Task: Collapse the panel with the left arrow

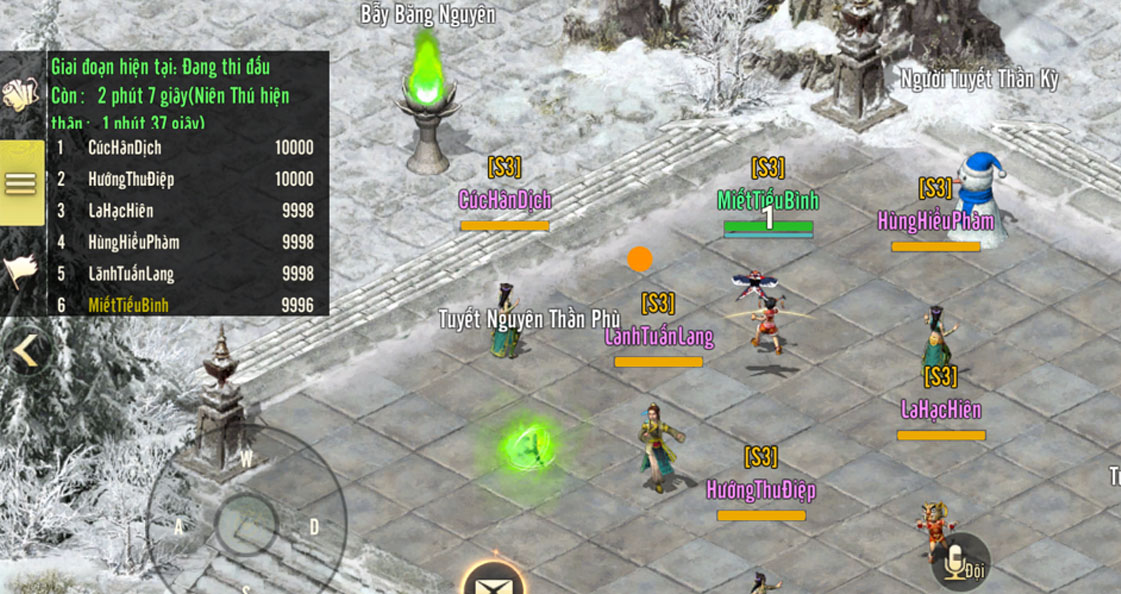Action: pos(26,351)
